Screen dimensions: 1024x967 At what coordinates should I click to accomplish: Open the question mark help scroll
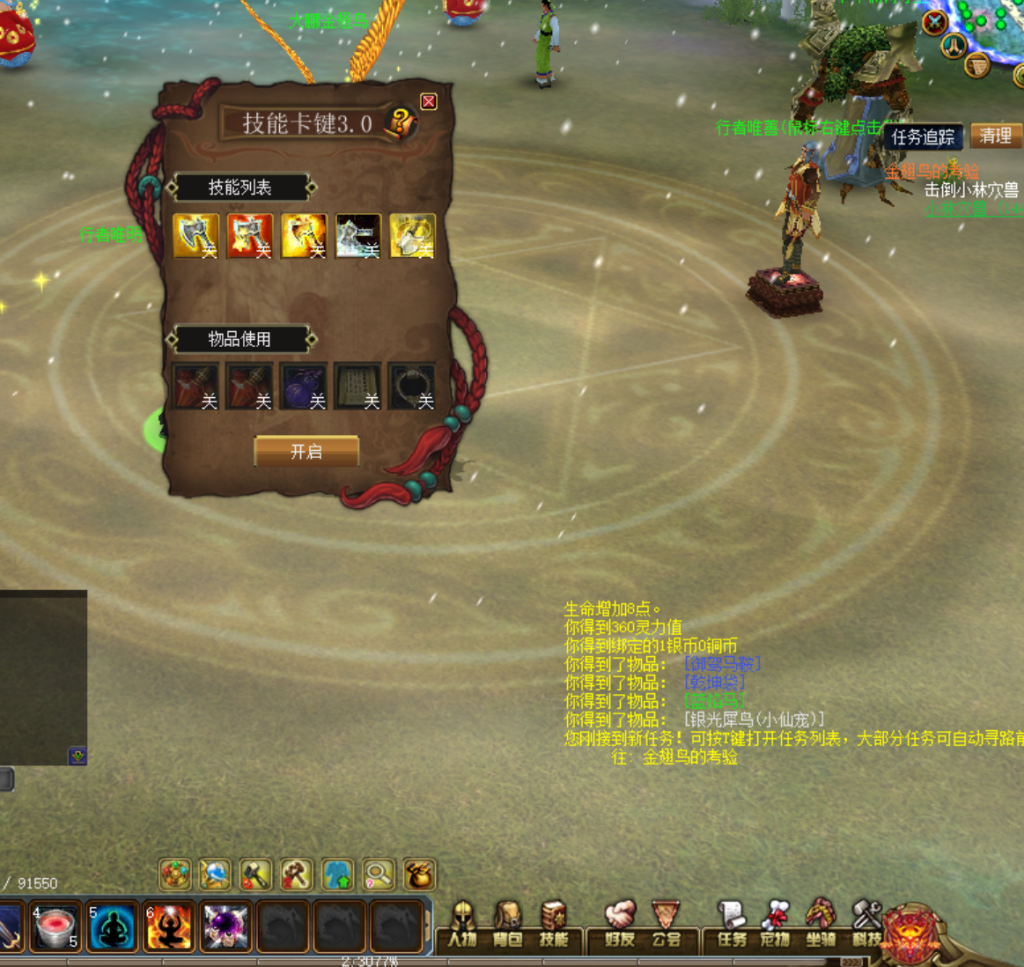pos(401,123)
